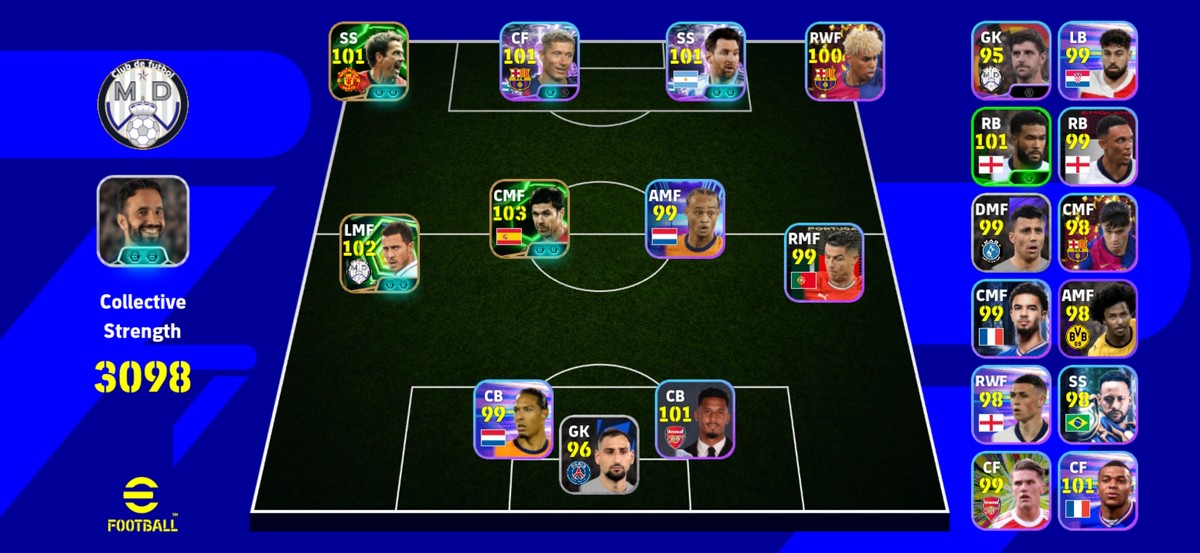Select the LMF 102 midfielder card
The width and height of the screenshot is (1200, 553).
(380, 252)
